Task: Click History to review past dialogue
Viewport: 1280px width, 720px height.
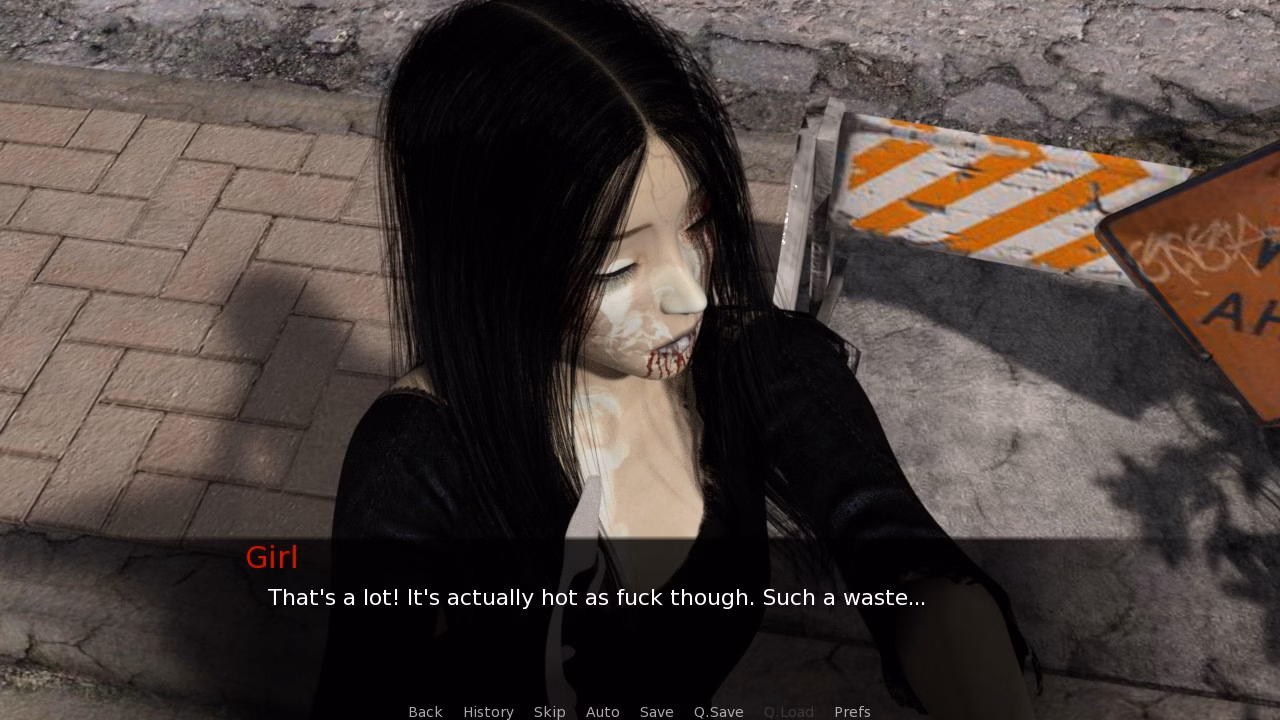Action: 488,711
